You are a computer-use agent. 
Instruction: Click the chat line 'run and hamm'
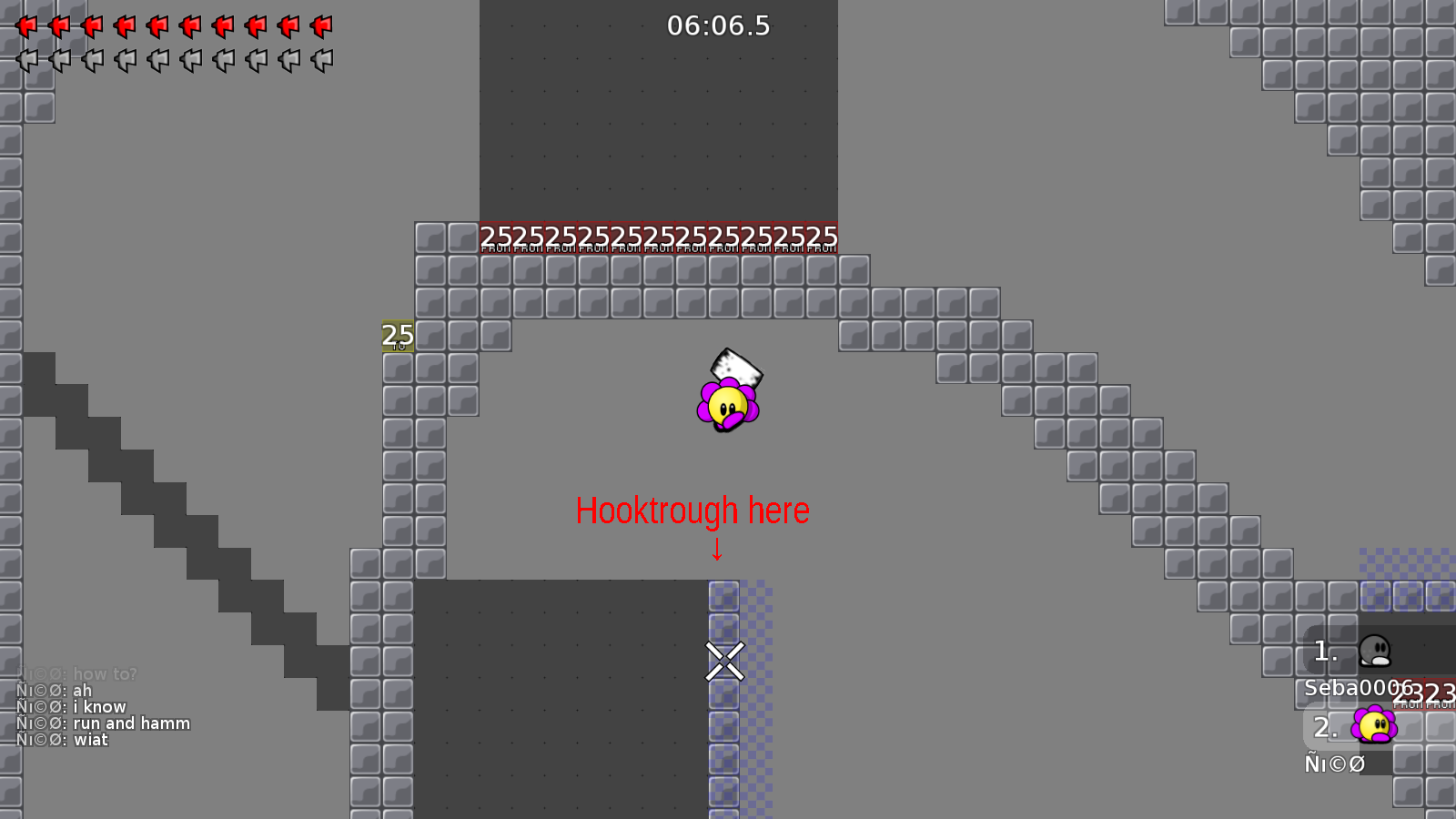pyautogui.click(x=130, y=723)
